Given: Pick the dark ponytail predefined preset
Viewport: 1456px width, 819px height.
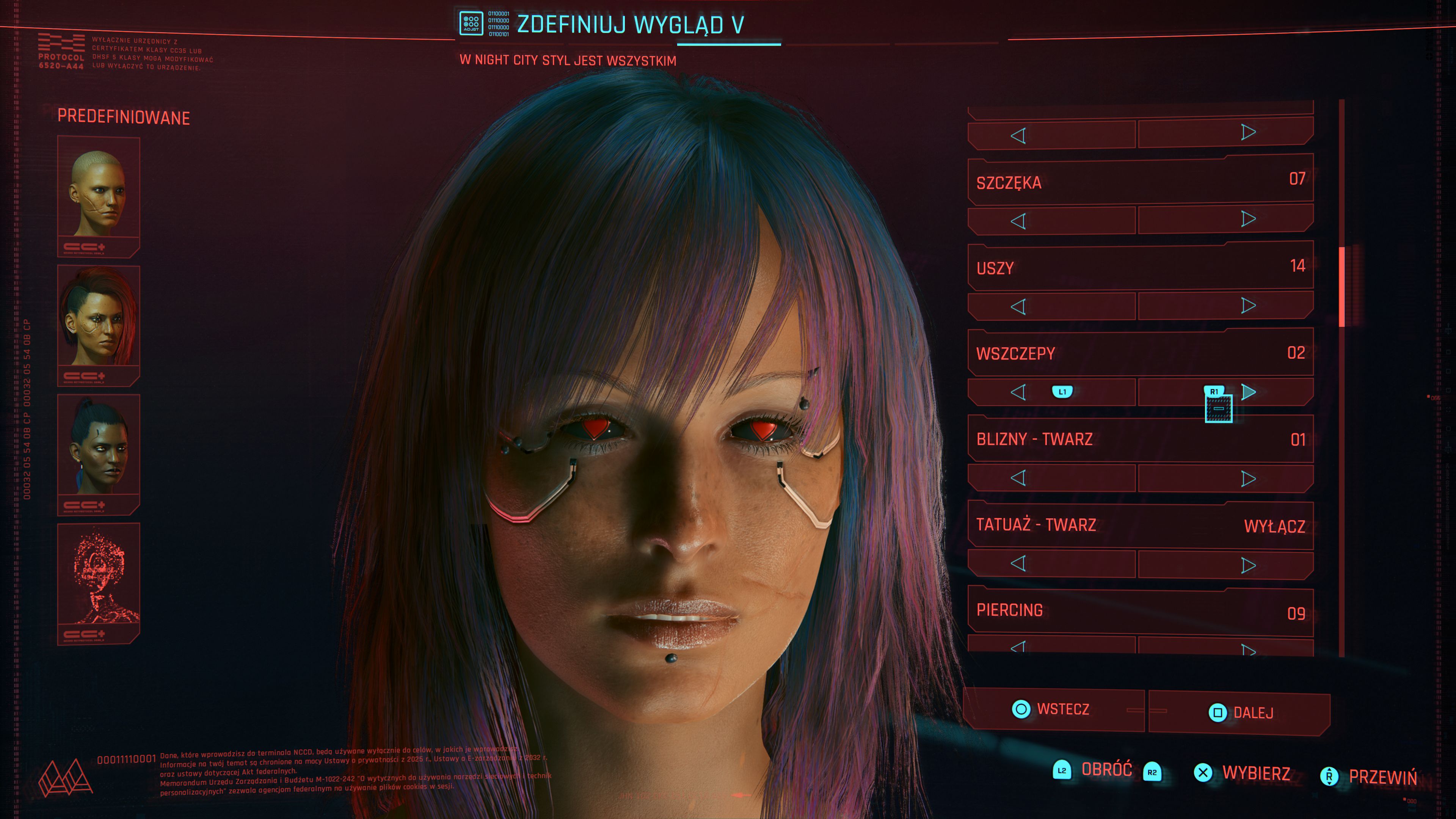Looking at the screenshot, I should [98, 453].
